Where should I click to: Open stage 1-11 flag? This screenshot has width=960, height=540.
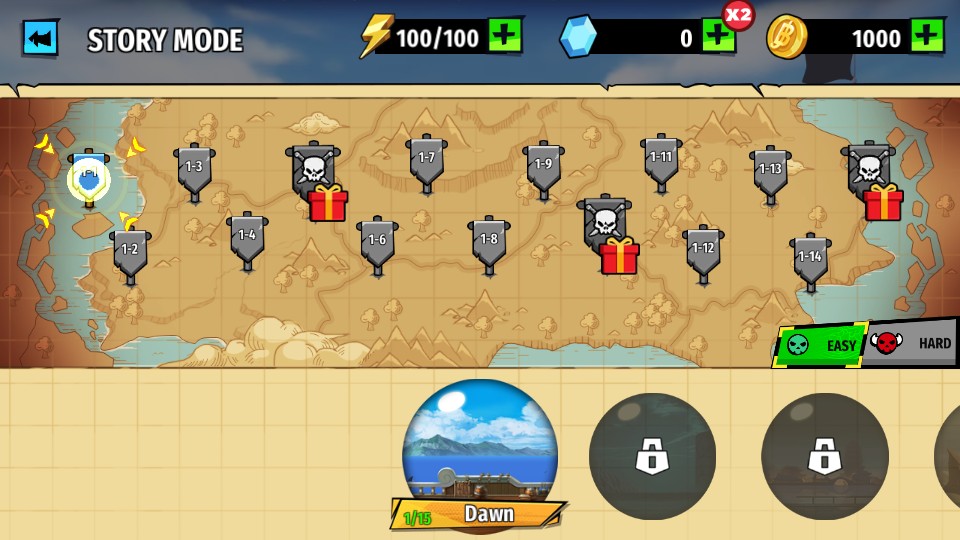click(x=661, y=158)
